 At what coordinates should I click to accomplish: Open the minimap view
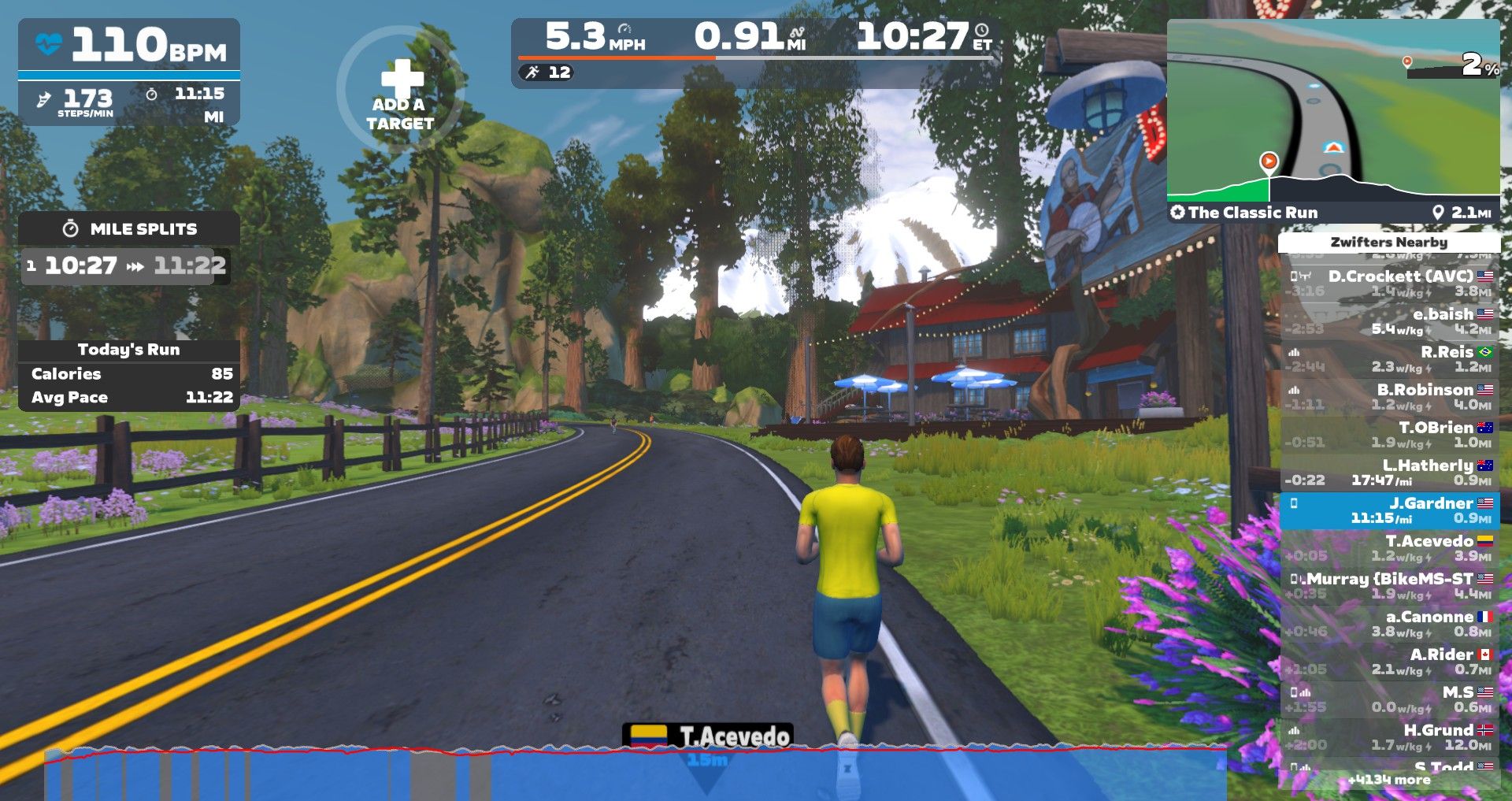1332,110
